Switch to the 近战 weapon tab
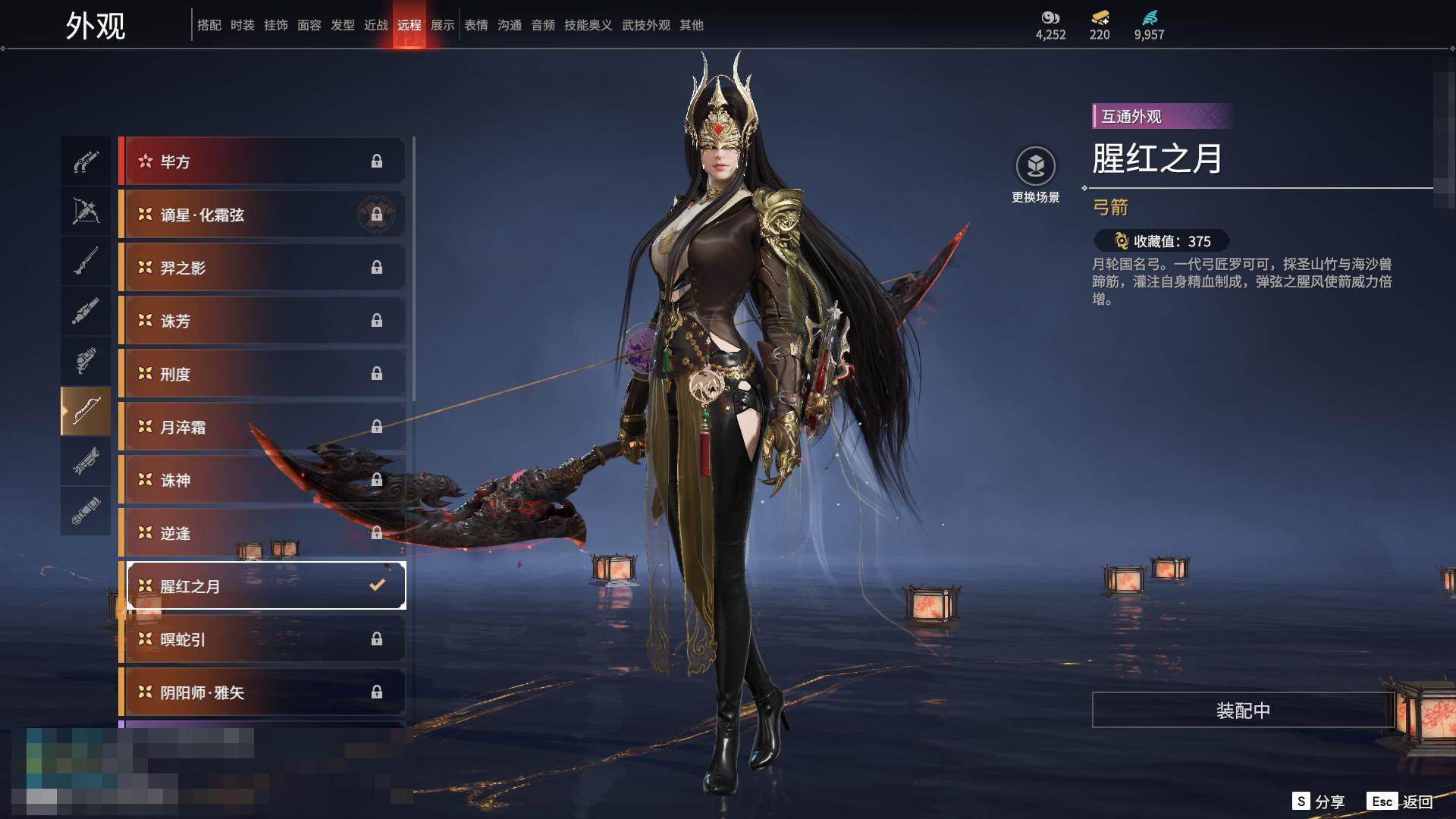 click(376, 25)
